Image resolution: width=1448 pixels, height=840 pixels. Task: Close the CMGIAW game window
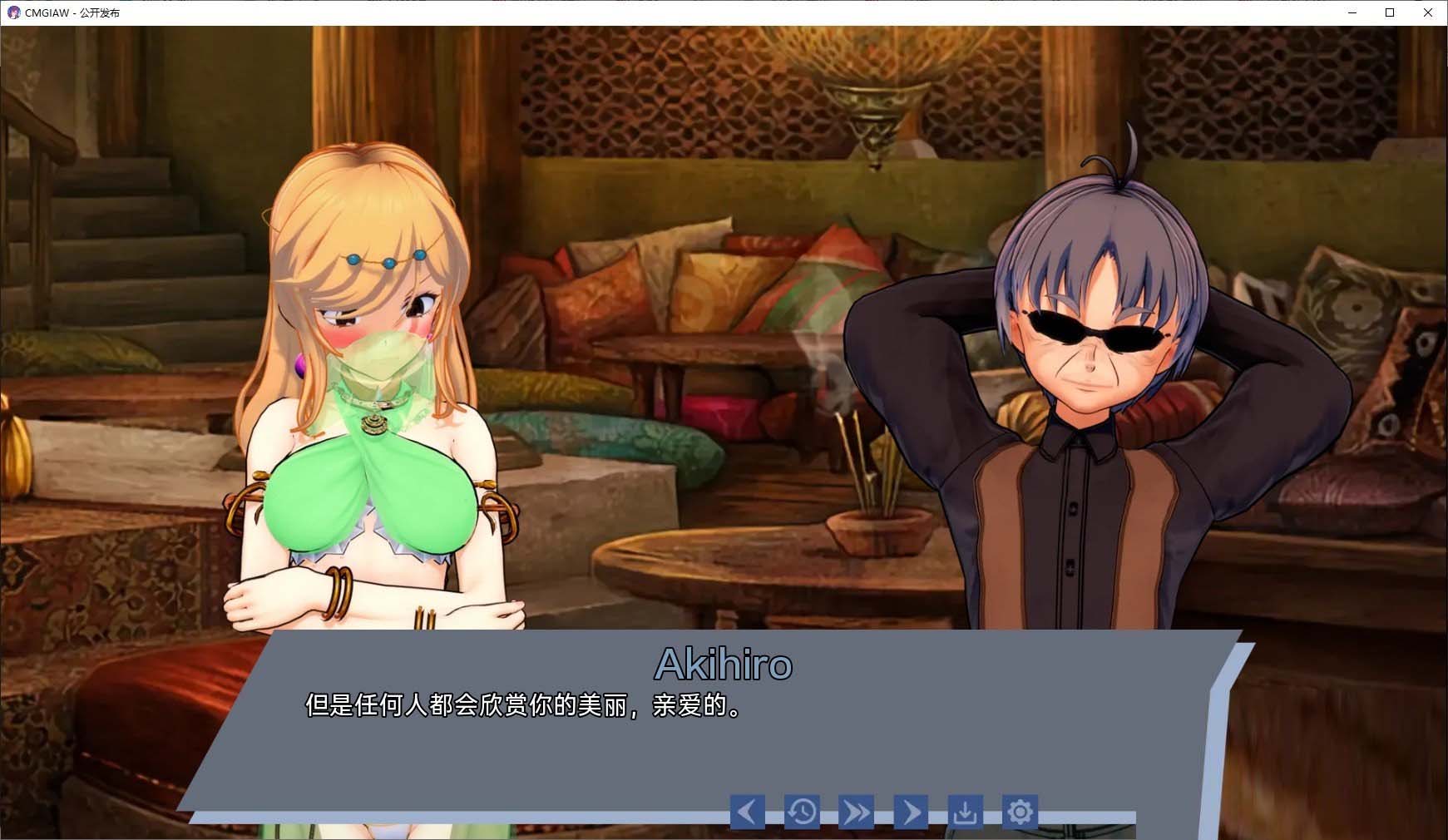pos(1427,12)
